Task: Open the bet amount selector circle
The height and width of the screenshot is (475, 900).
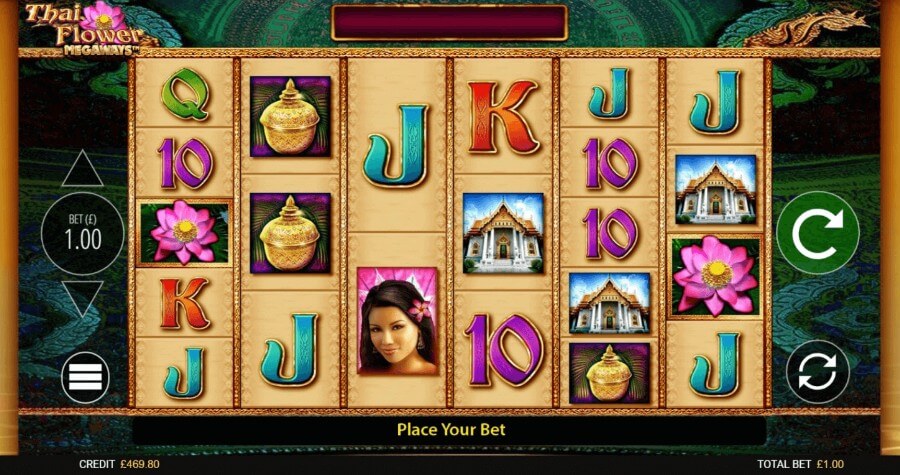Action: [82, 234]
